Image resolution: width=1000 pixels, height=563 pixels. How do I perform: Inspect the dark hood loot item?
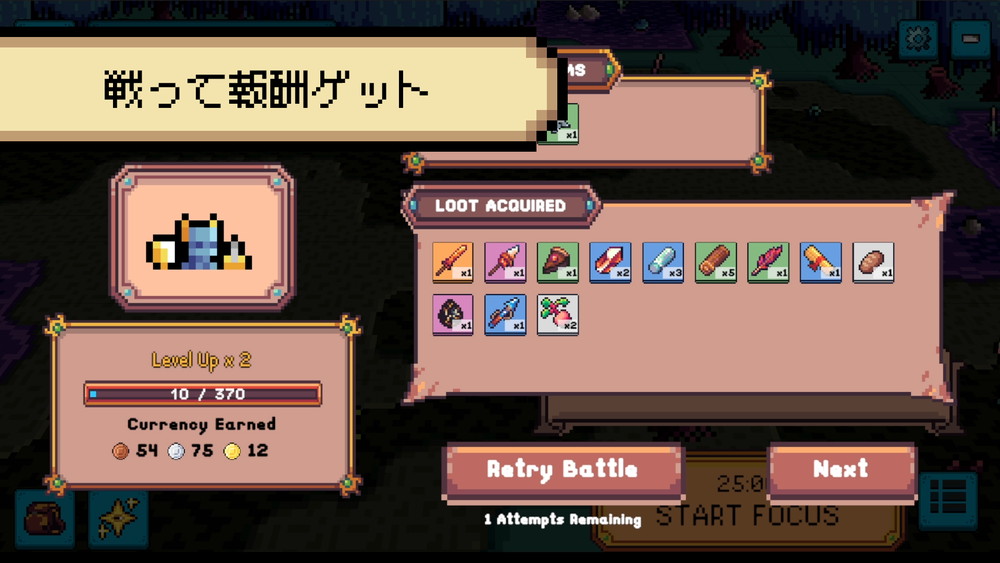tap(453, 314)
